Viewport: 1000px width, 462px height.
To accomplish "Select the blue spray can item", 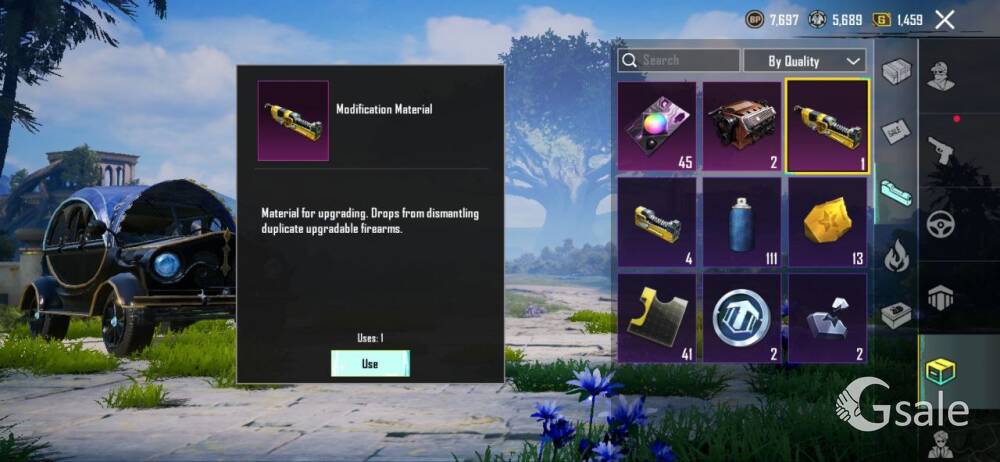I will click(742, 222).
